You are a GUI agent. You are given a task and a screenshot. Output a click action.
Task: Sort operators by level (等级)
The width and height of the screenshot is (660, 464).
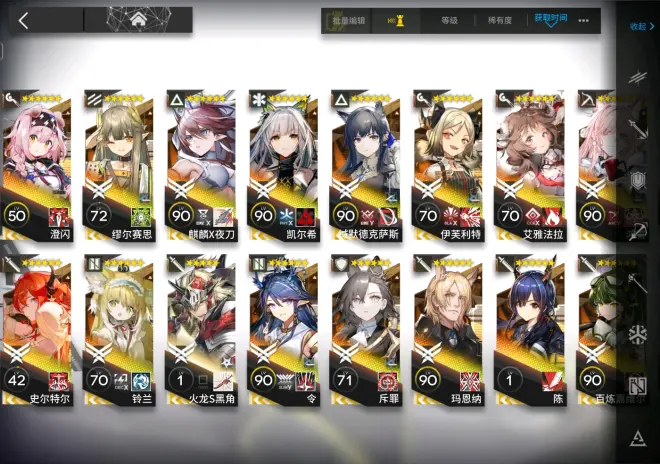click(x=449, y=20)
